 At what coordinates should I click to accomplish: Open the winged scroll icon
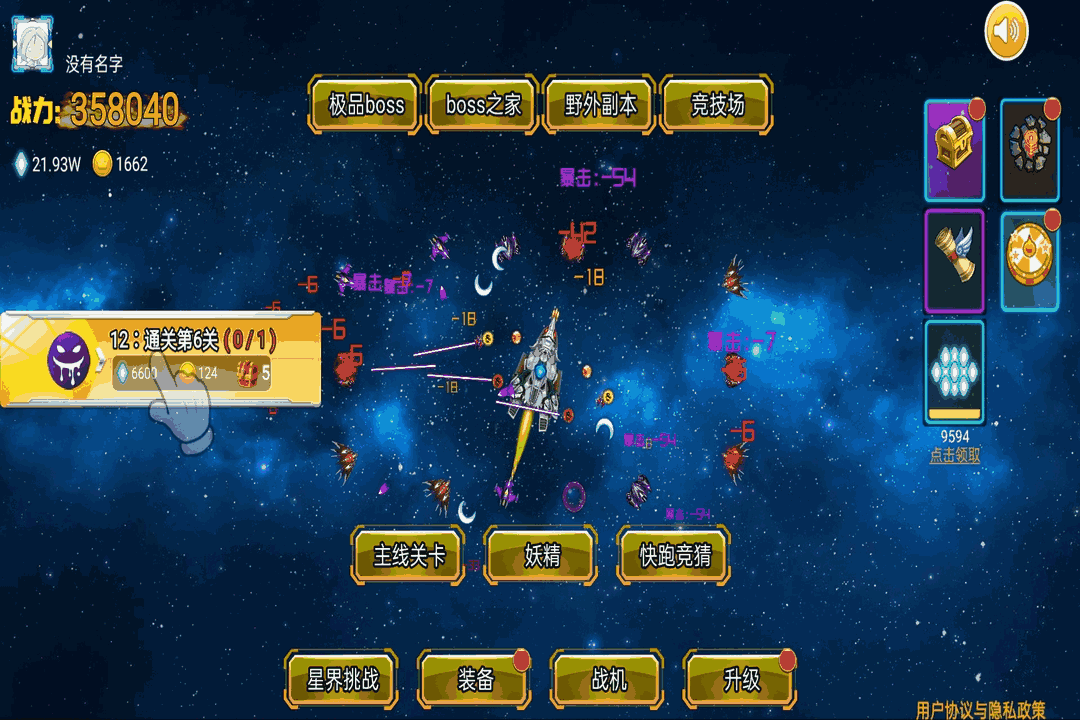click(x=954, y=260)
